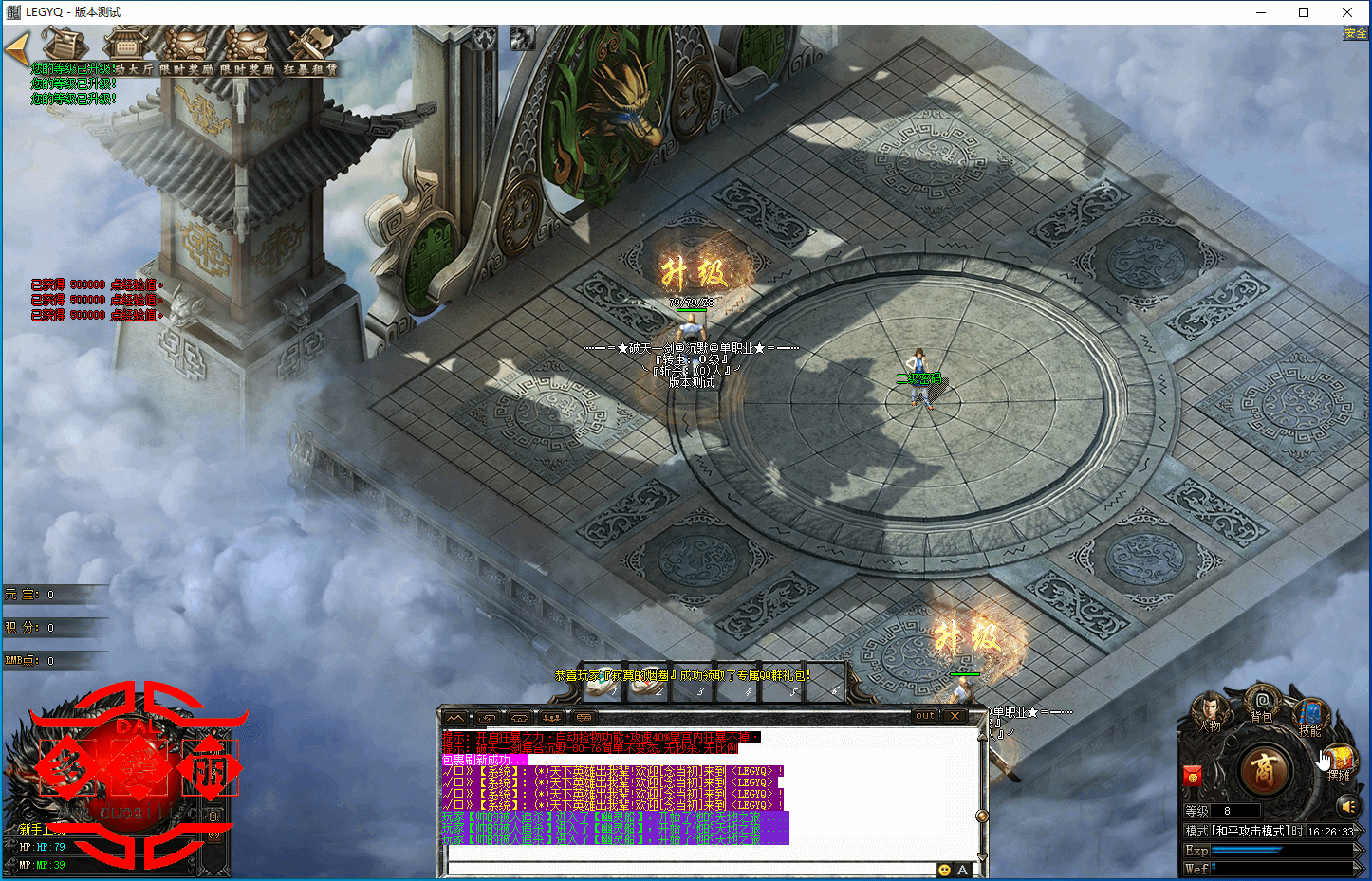The width and height of the screenshot is (1372, 881).
Task: Open the 狂暴租赁 crossed weapons icon
Action: click(309, 47)
